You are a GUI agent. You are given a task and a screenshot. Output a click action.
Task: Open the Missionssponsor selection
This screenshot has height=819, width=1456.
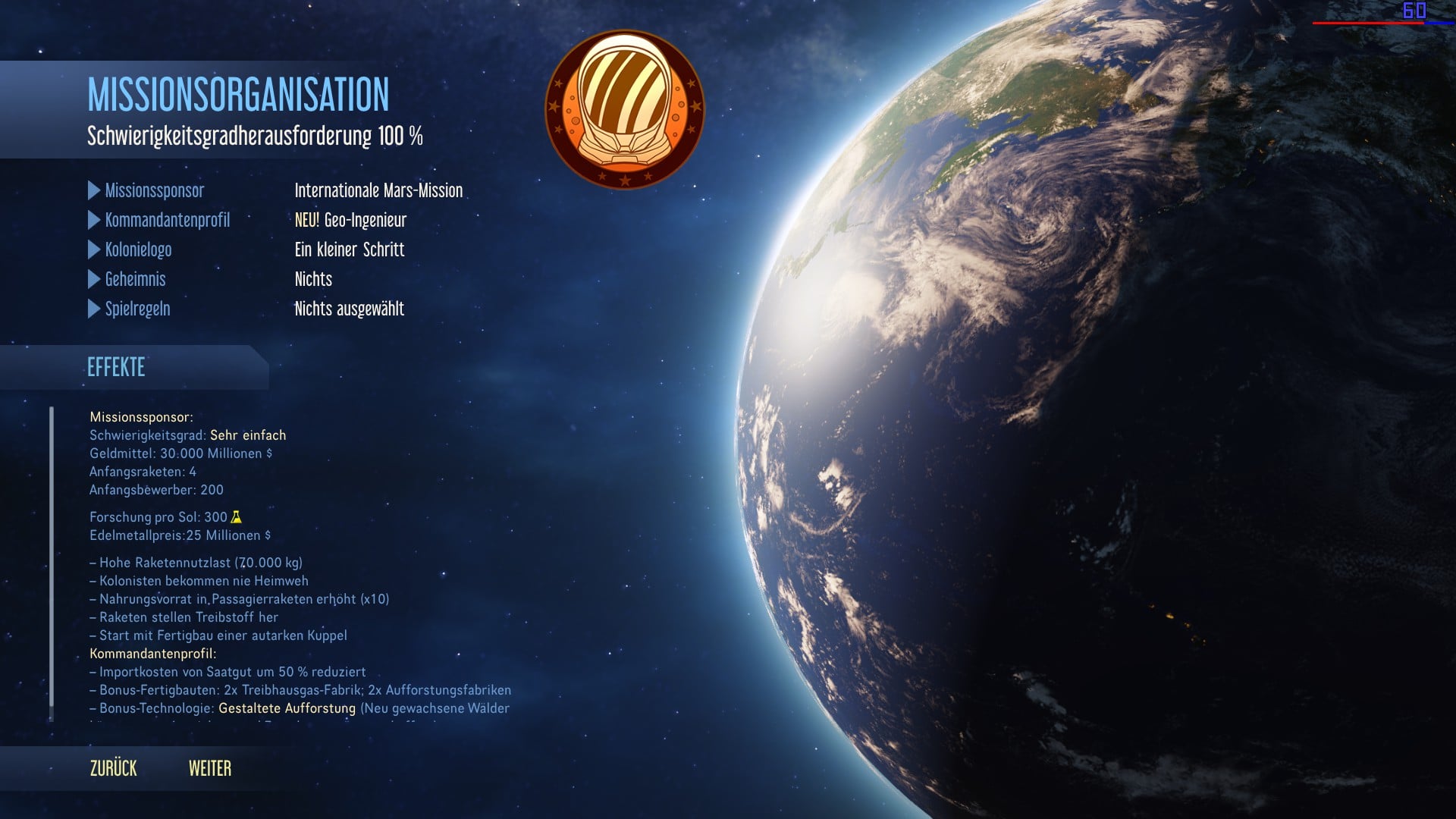coord(154,190)
